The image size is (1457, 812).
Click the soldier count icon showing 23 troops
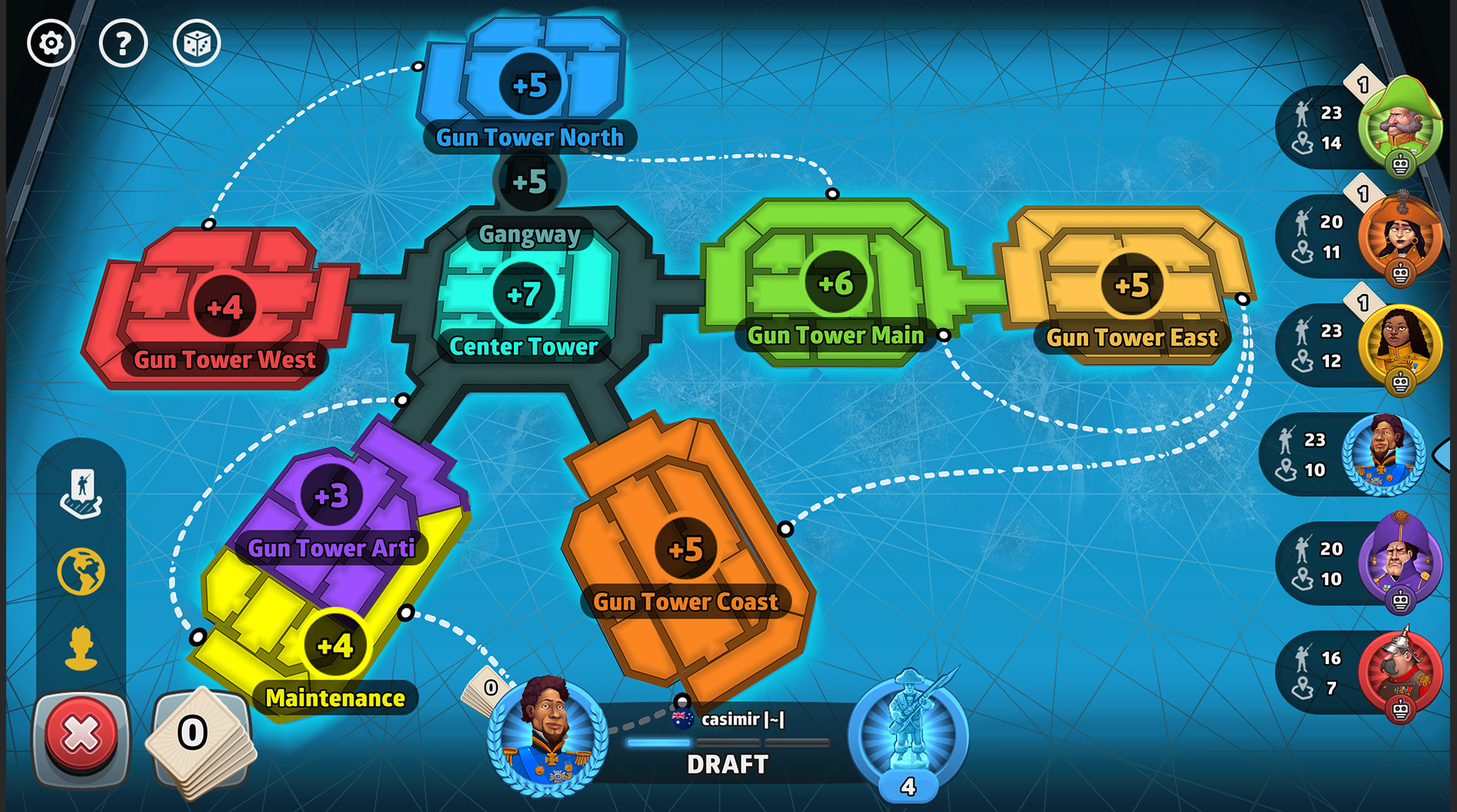click(x=1304, y=113)
